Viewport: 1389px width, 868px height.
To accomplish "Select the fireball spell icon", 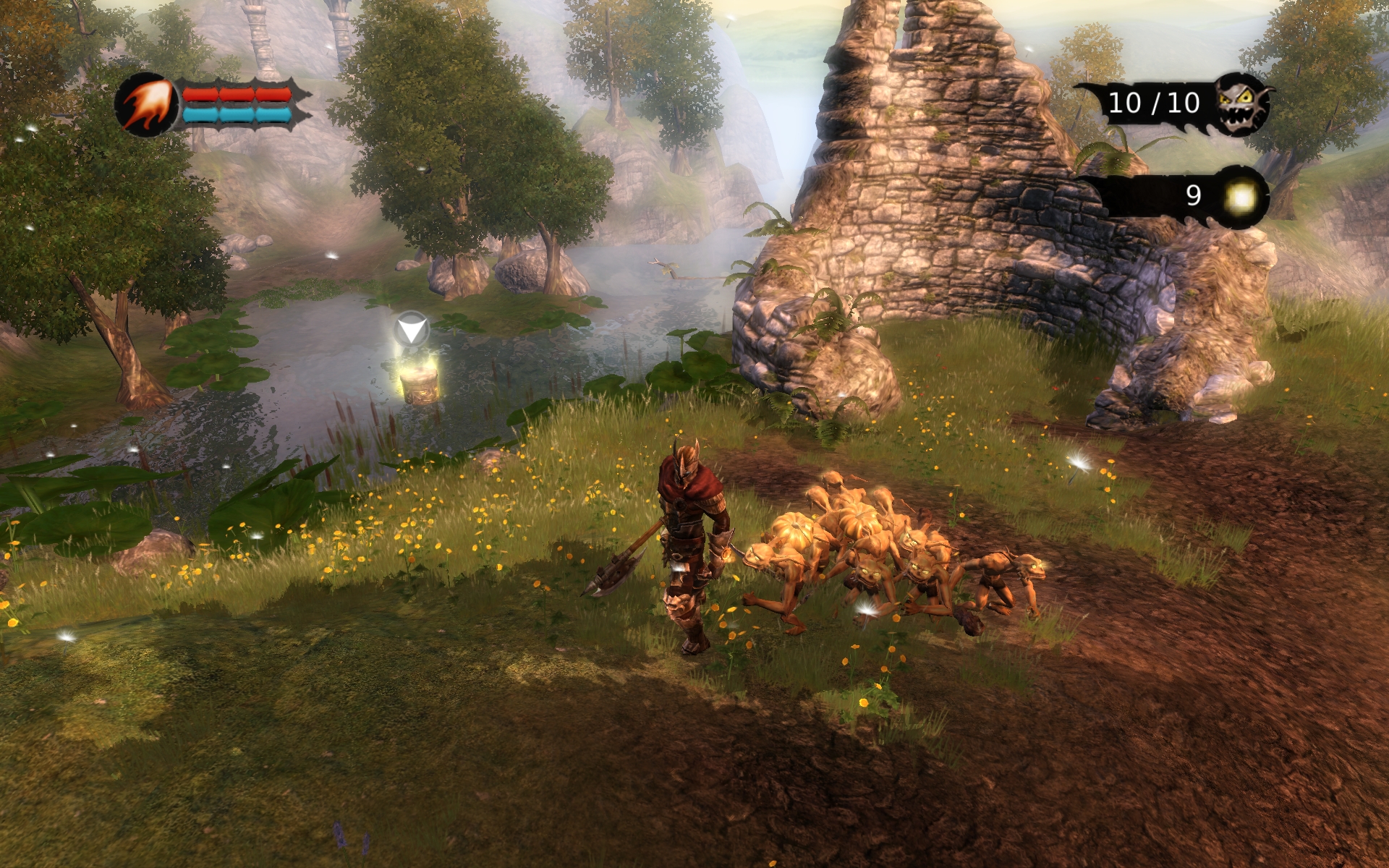I will (x=147, y=106).
